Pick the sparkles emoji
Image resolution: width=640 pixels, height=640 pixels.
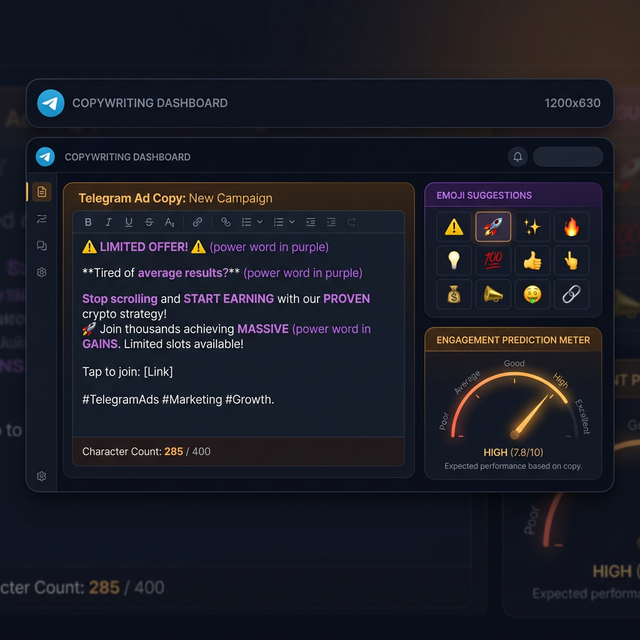pos(533,227)
